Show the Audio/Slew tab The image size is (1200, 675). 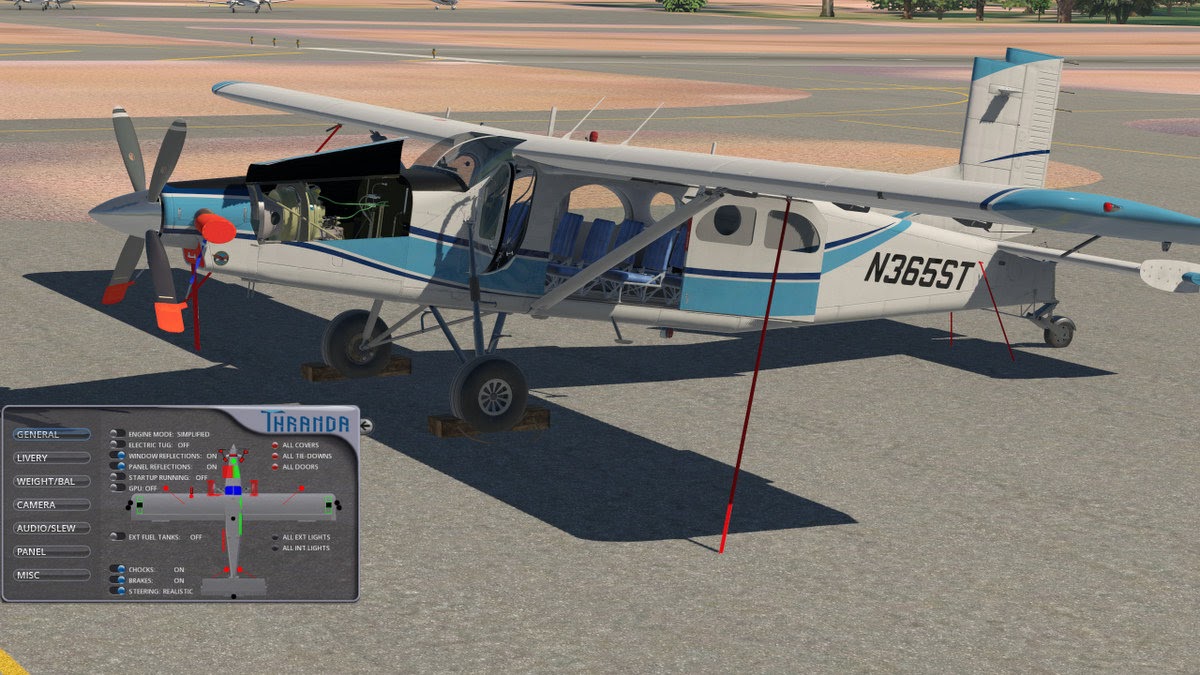[x=51, y=528]
